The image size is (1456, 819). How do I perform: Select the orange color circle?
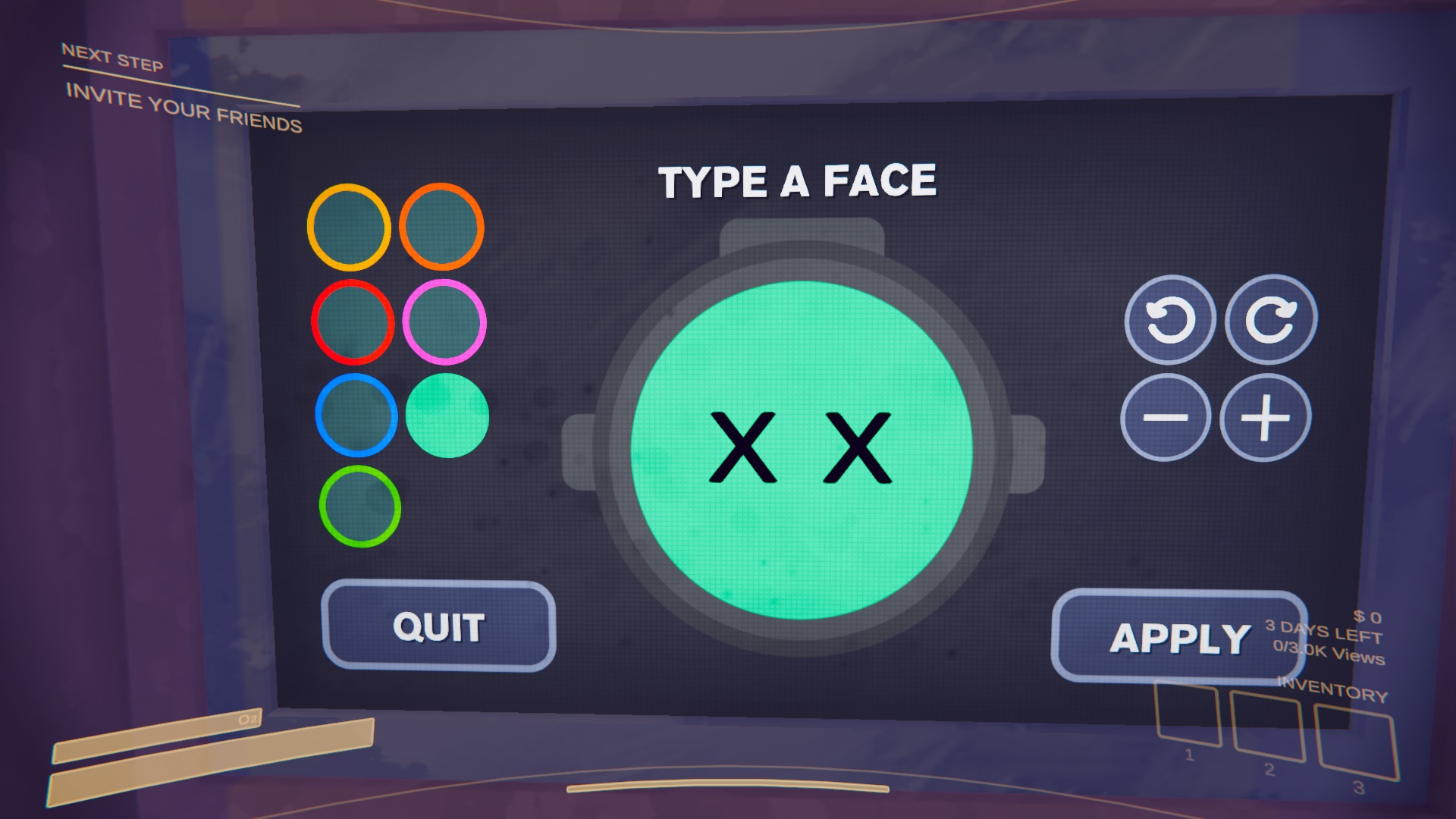444,226
